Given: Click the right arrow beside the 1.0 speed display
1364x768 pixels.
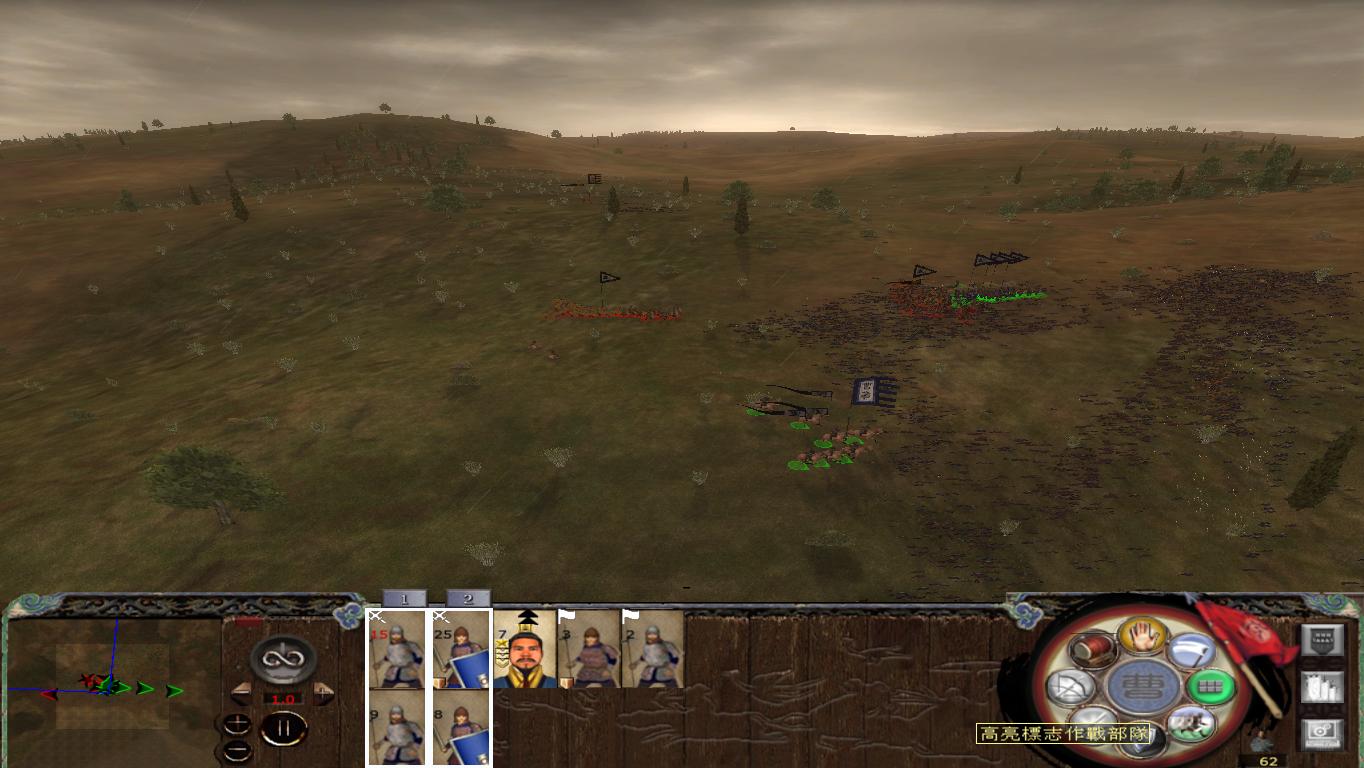Looking at the screenshot, I should pyautogui.click(x=323, y=693).
